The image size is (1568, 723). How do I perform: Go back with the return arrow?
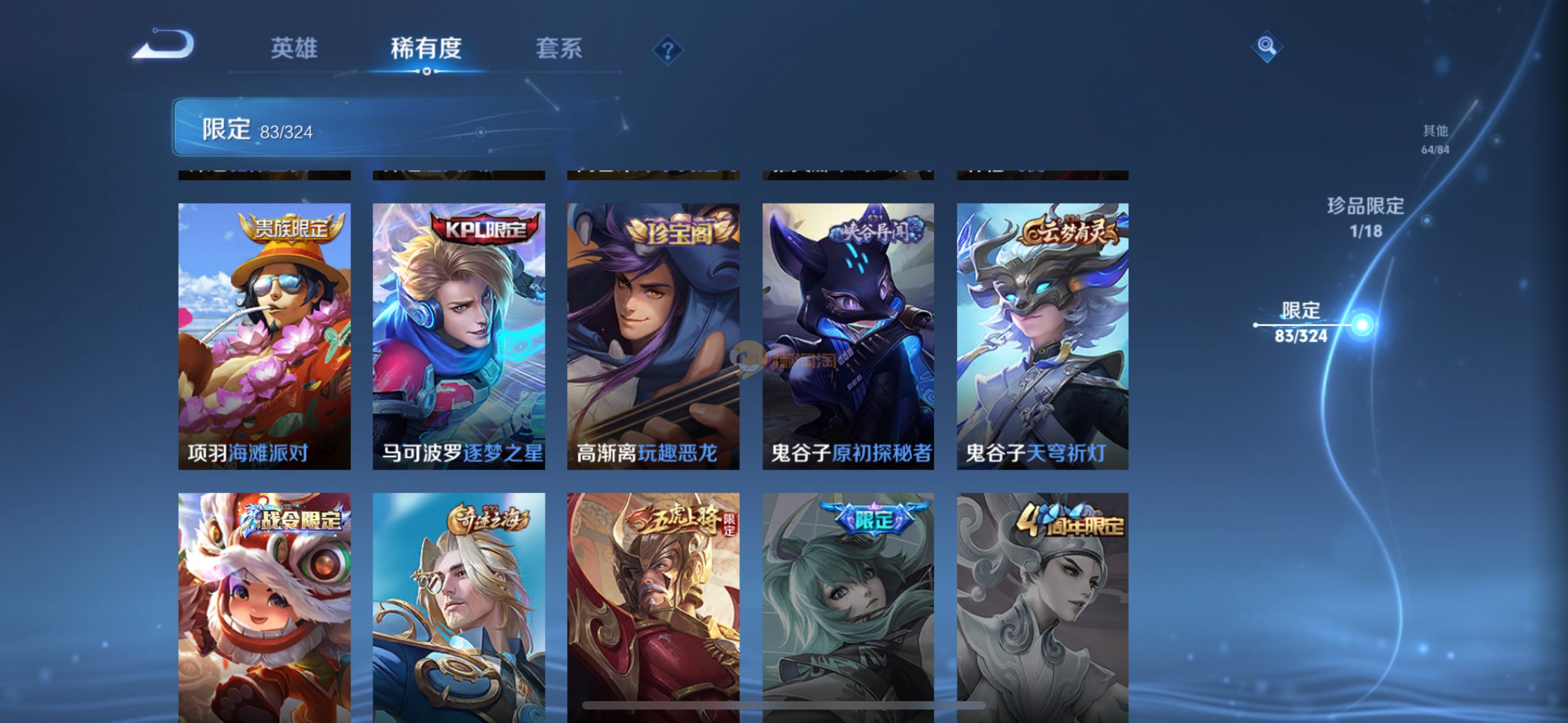point(163,45)
